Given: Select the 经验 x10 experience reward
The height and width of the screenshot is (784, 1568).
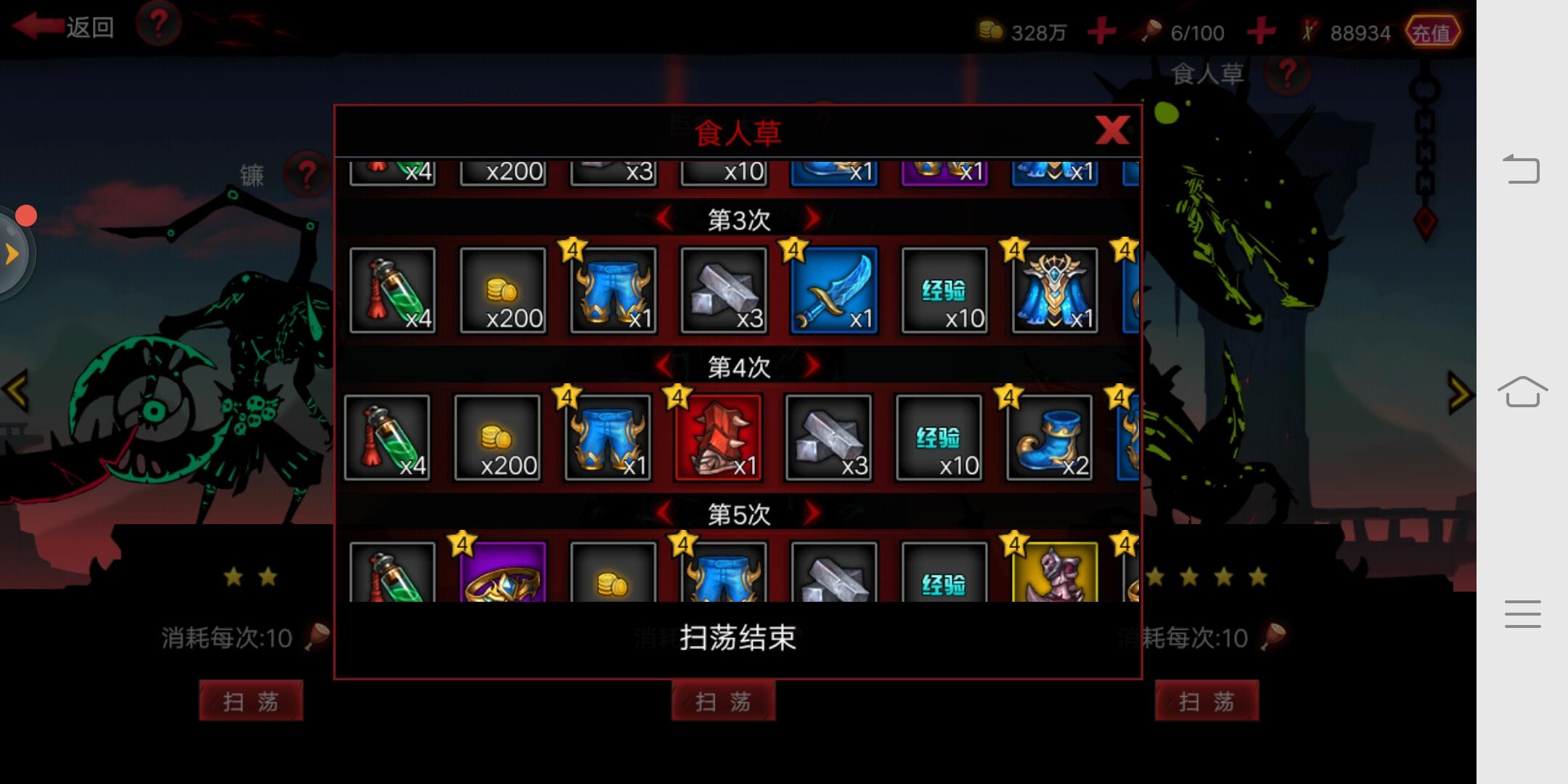Looking at the screenshot, I should click(x=944, y=290).
